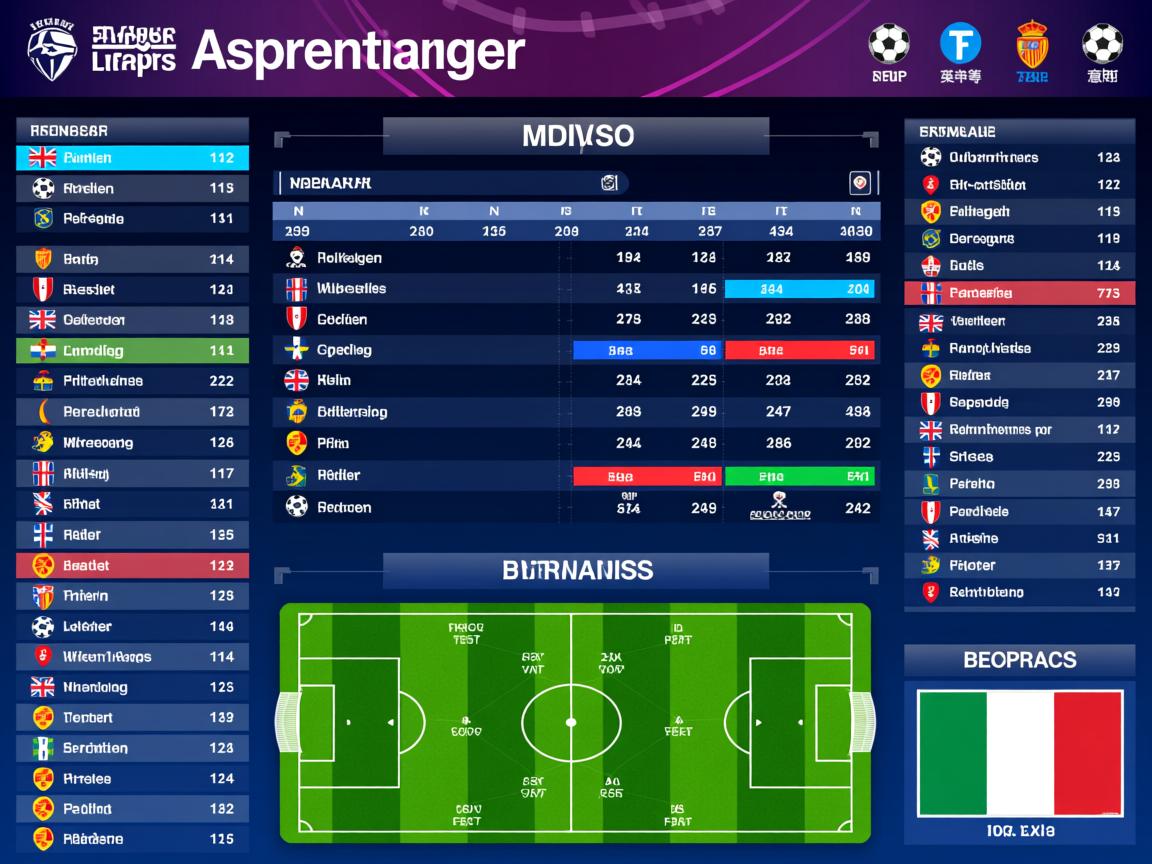Screen dimensions: 1152x864
Task: Open the Biillarraiog table row
Action: tap(576, 412)
